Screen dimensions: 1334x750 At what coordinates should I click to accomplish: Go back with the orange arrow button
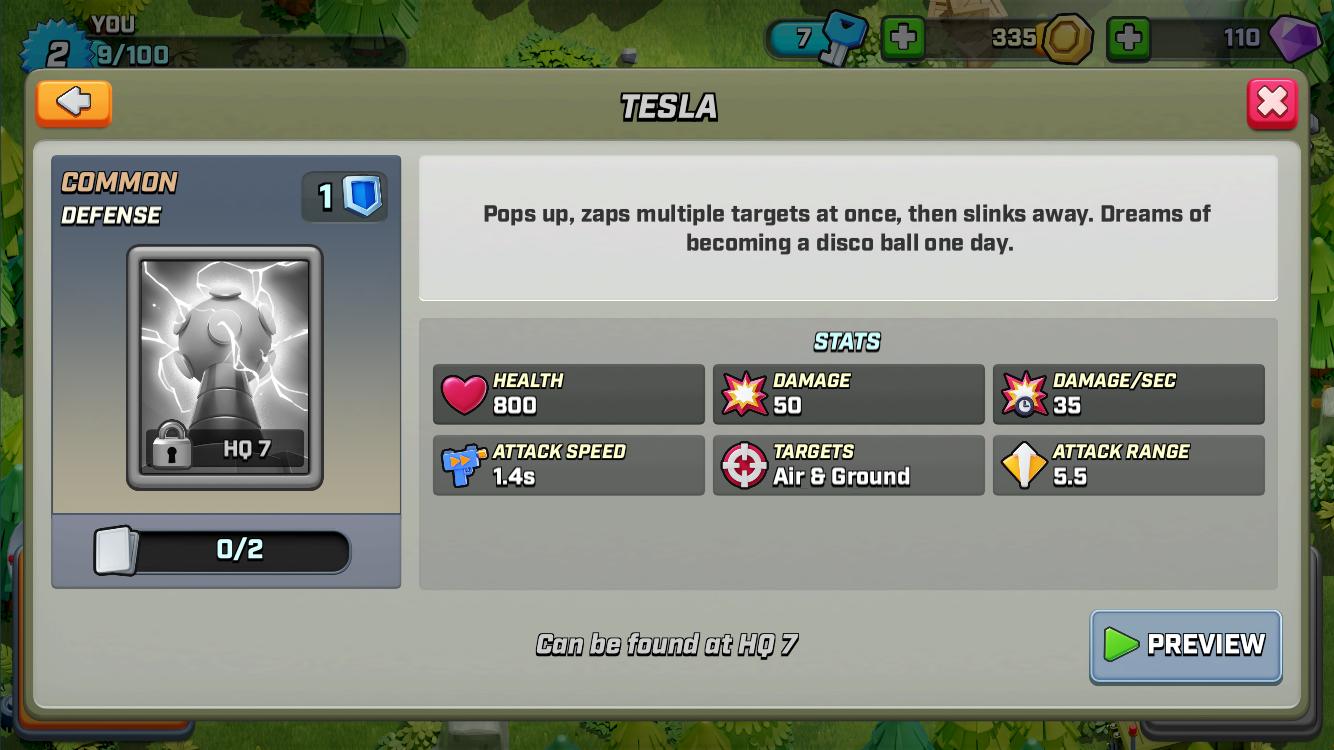pos(73,102)
